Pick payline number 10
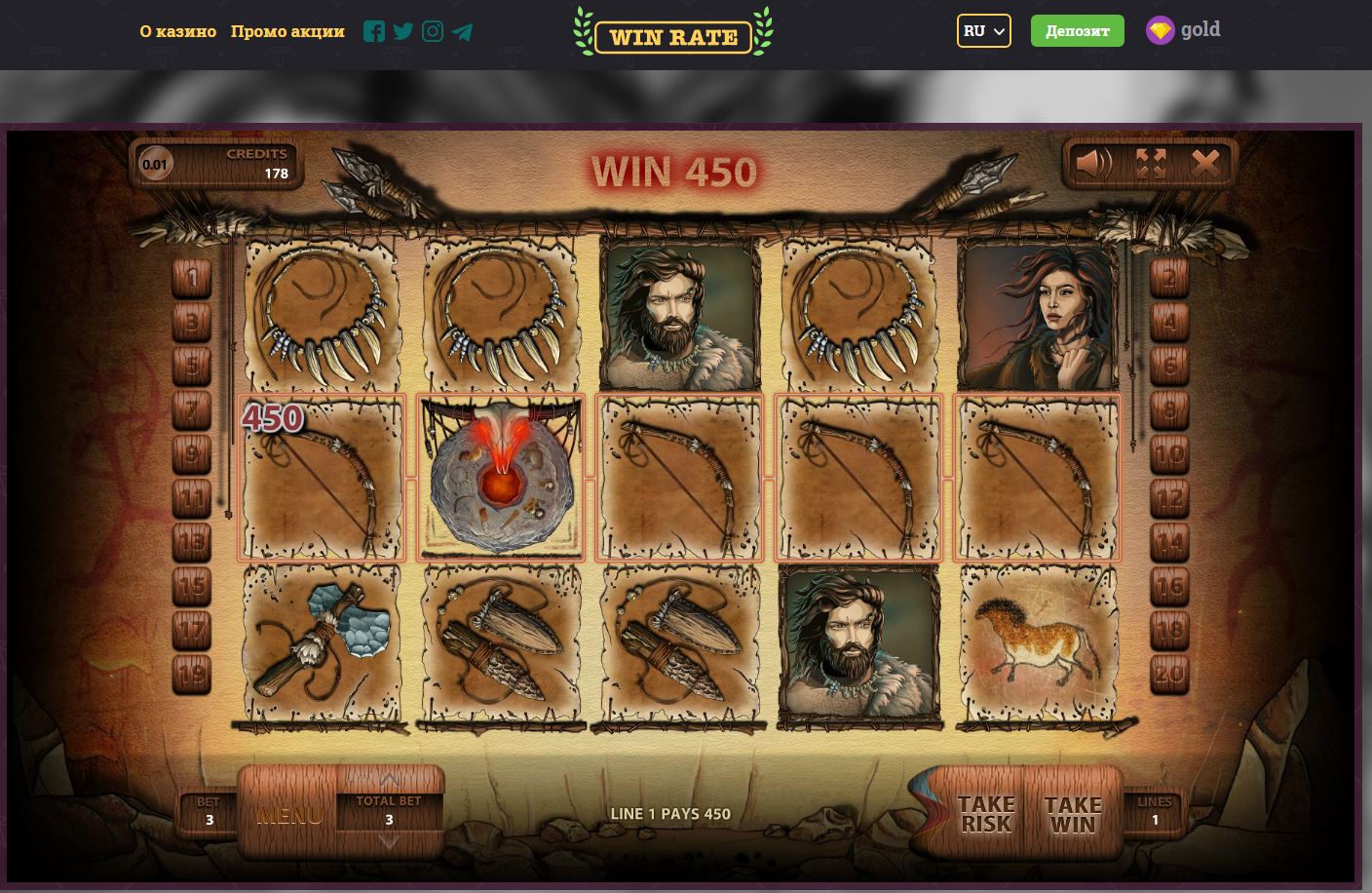Screen dimensions: 1372x893 point(1169,454)
